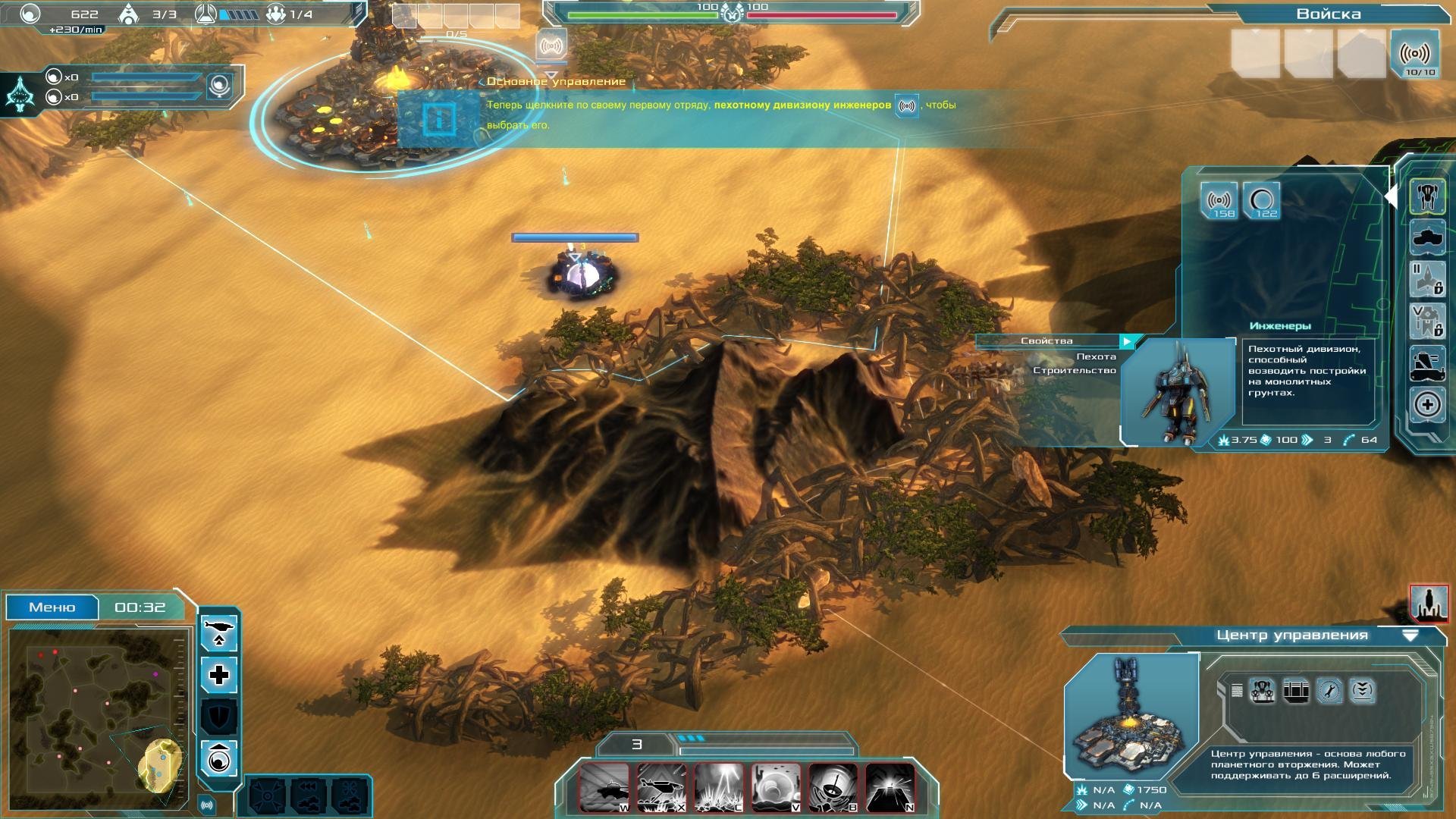Click the white plus button beside minimap
1456x819 pixels.
coord(219,675)
